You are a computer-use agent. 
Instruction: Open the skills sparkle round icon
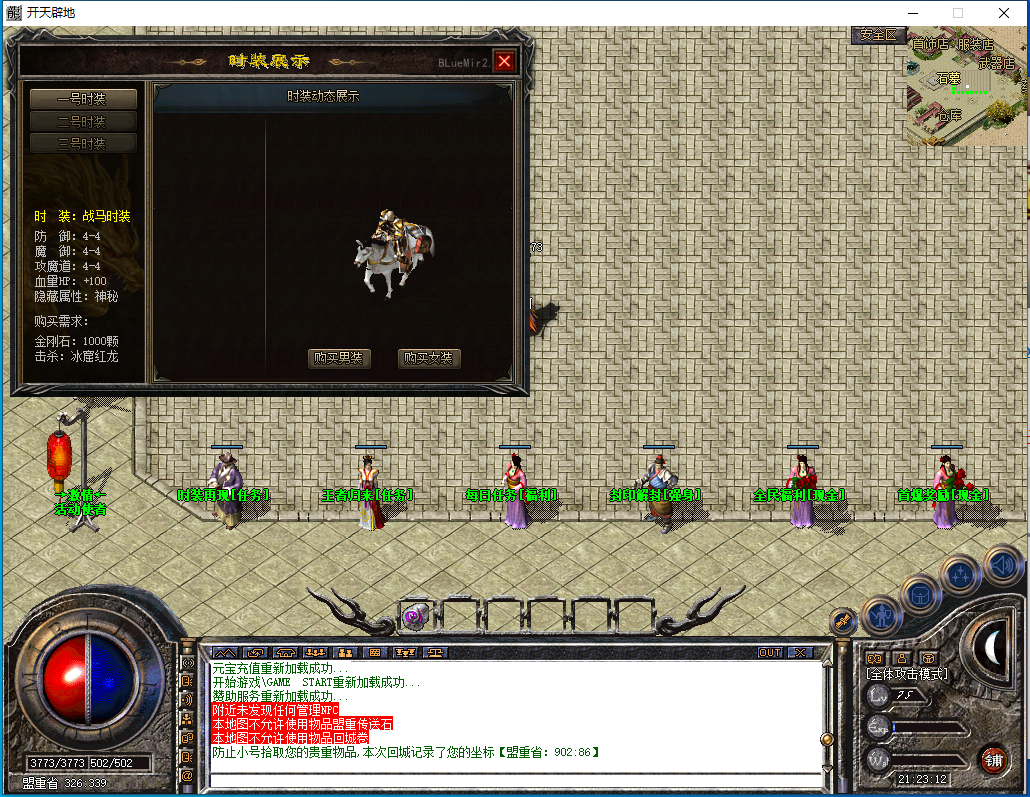[961, 574]
